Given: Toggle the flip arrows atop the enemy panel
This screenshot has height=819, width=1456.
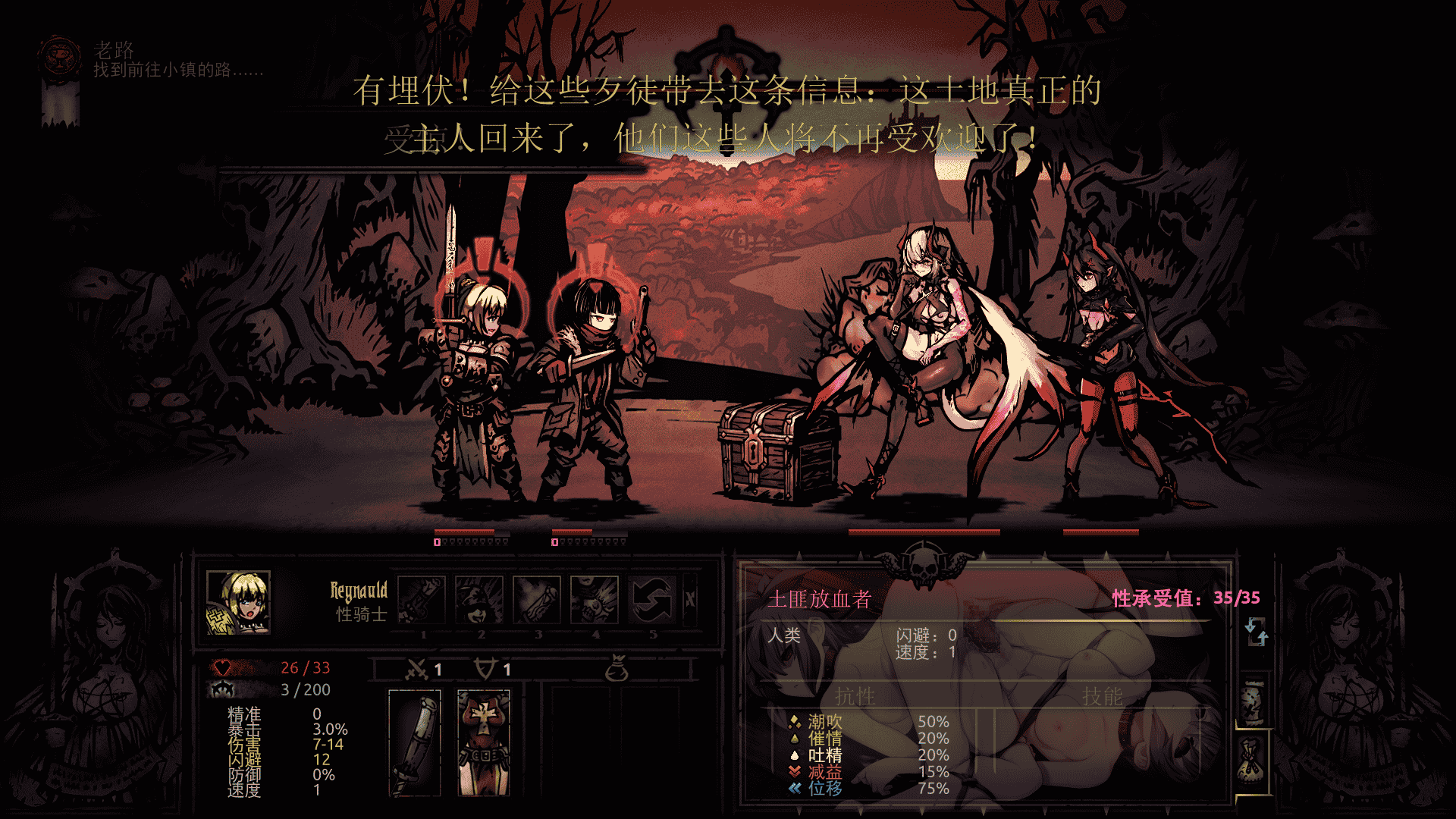Looking at the screenshot, I should pyautogui.click(x=1257, y=632).
